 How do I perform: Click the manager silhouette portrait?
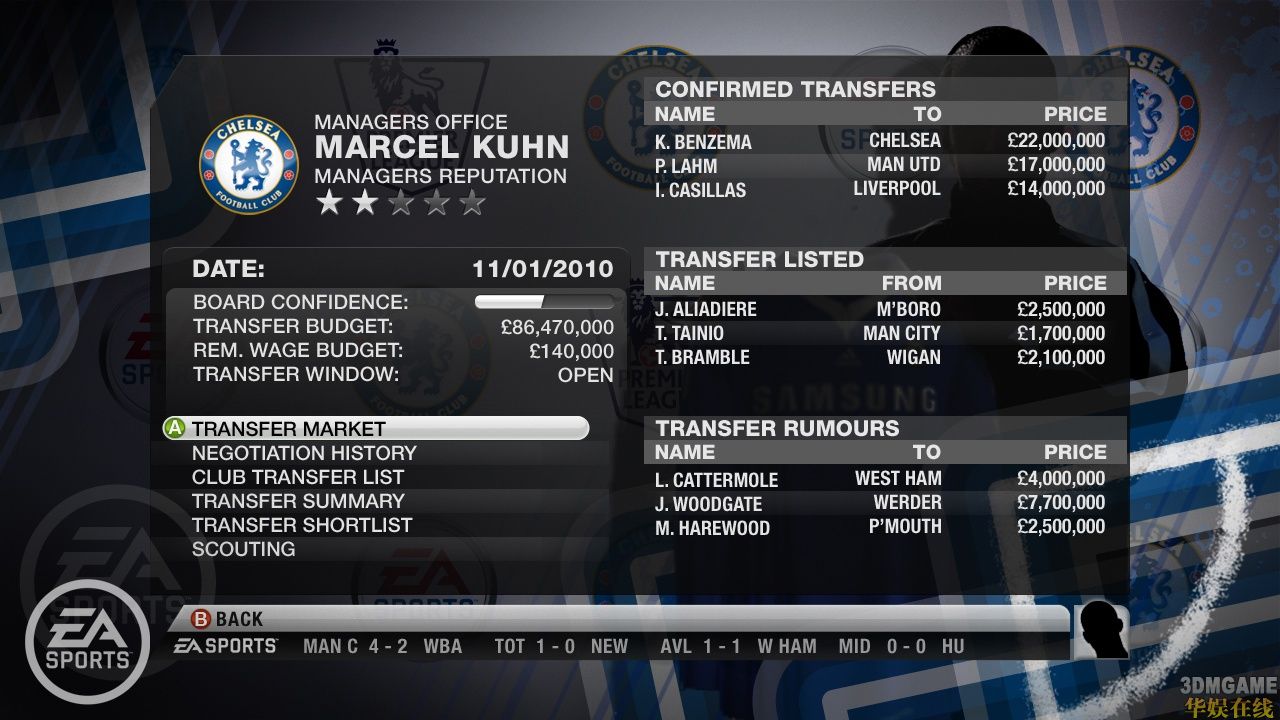pyautogui.click(x=1102, y=631)
